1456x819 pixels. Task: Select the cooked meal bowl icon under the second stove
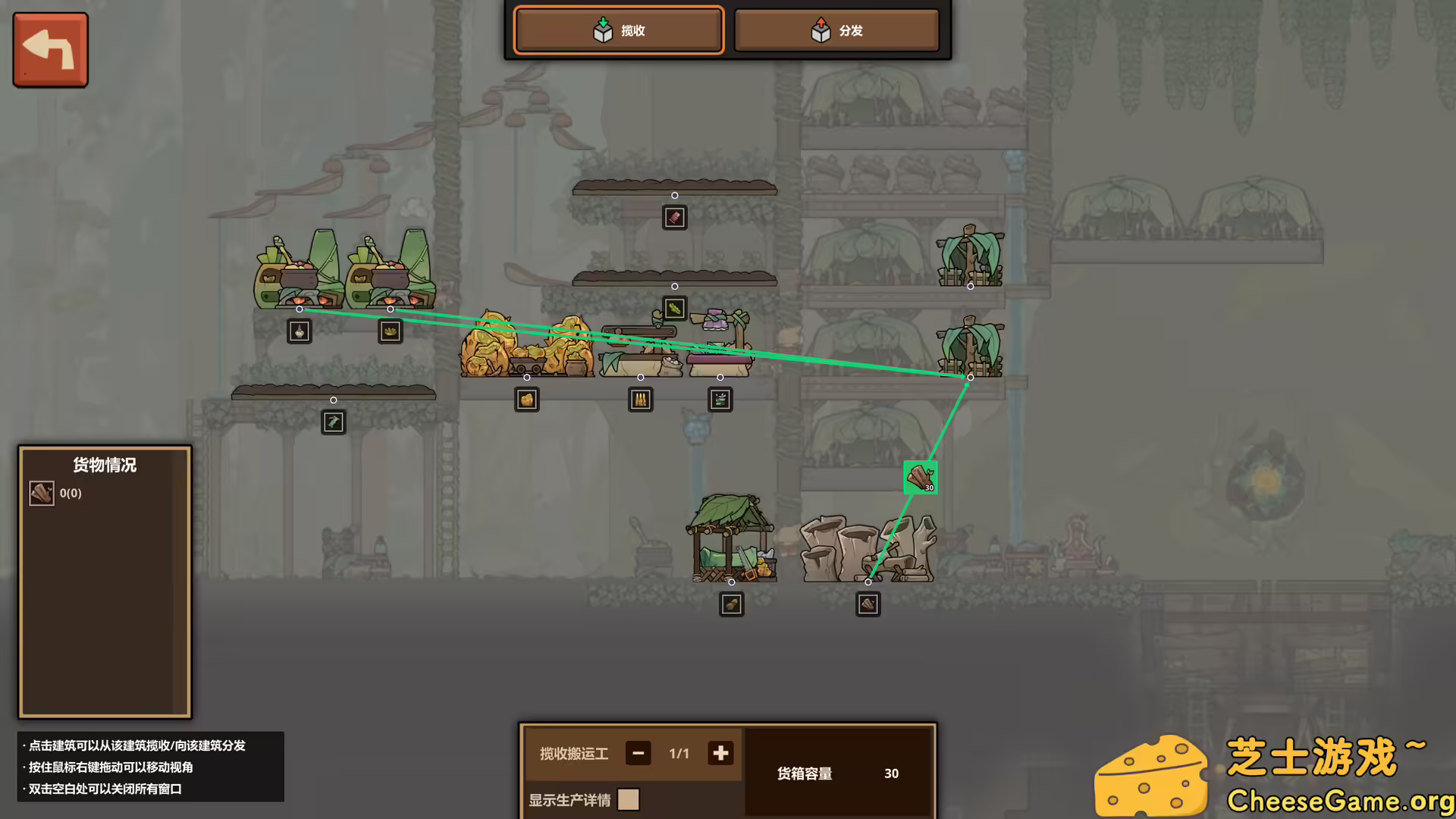(390, 331)
